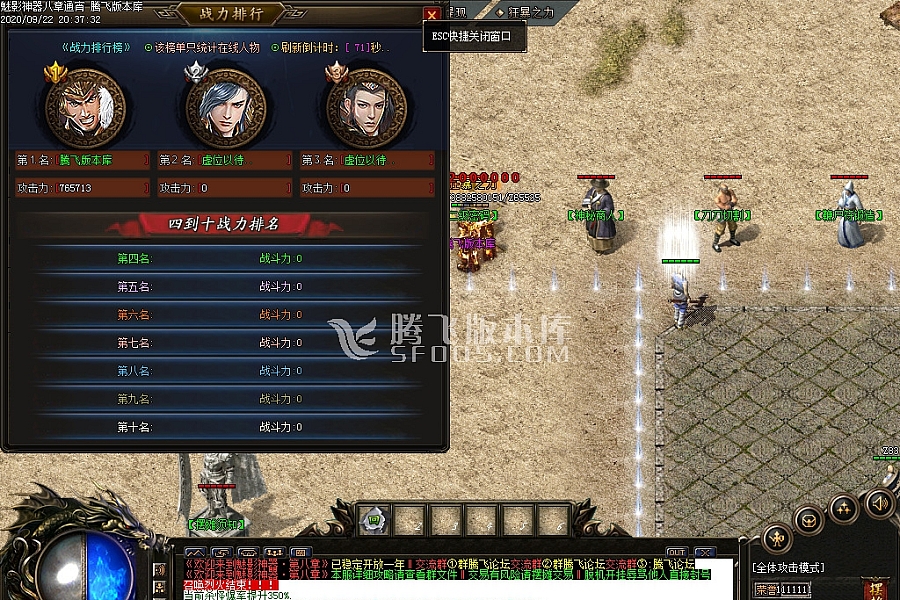Click the OUT button above chat
900x600 pixels.
pyautogui.click(x=677, y=552)
